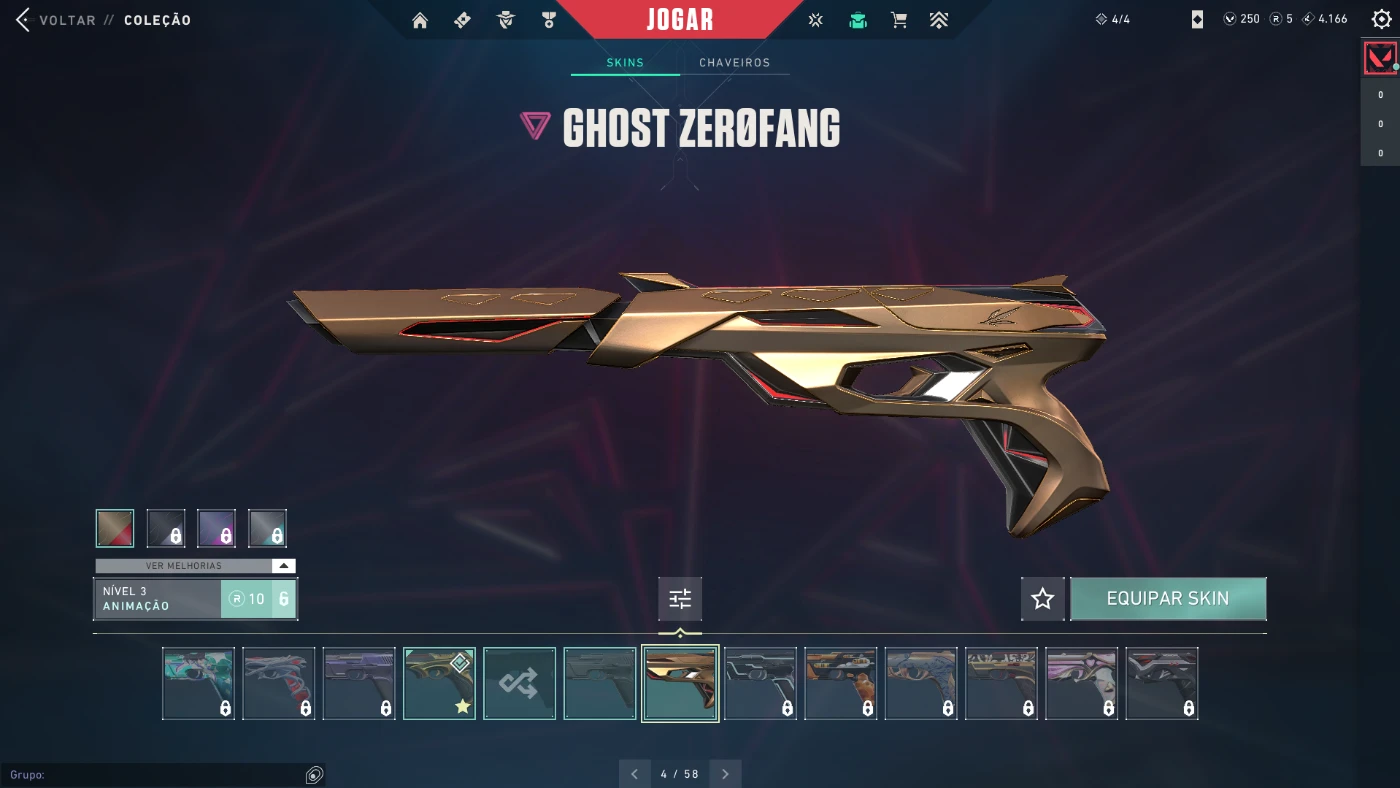1400x788 pixels.
Task: Mark skin as favorite with star button
Action: 1042,599
